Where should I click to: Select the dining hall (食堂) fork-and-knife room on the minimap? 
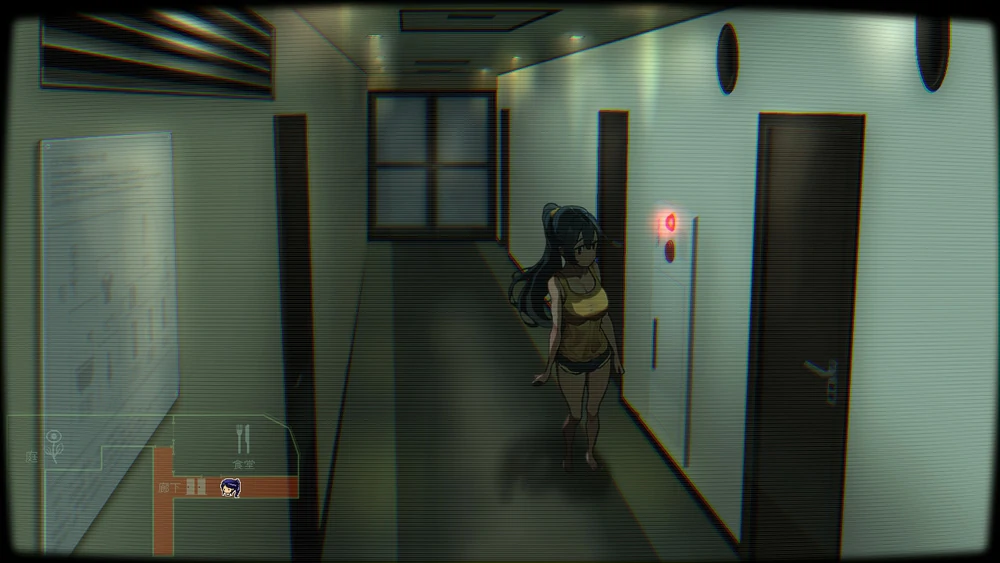coord(242,439)
